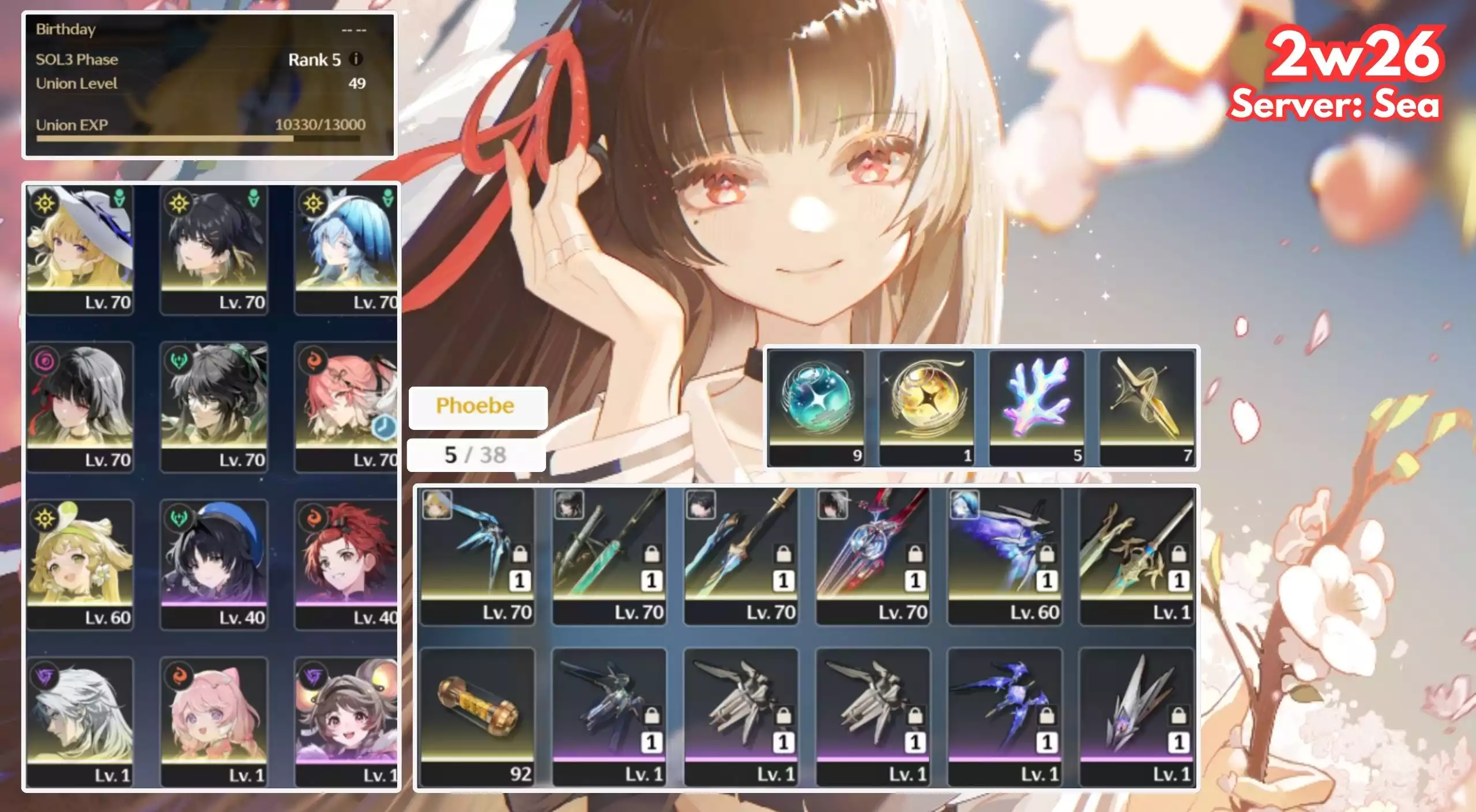Select the red-haired Lv. 40 character
The width and height of the screenshot is (1476, 812).
(x=346, y=564)
